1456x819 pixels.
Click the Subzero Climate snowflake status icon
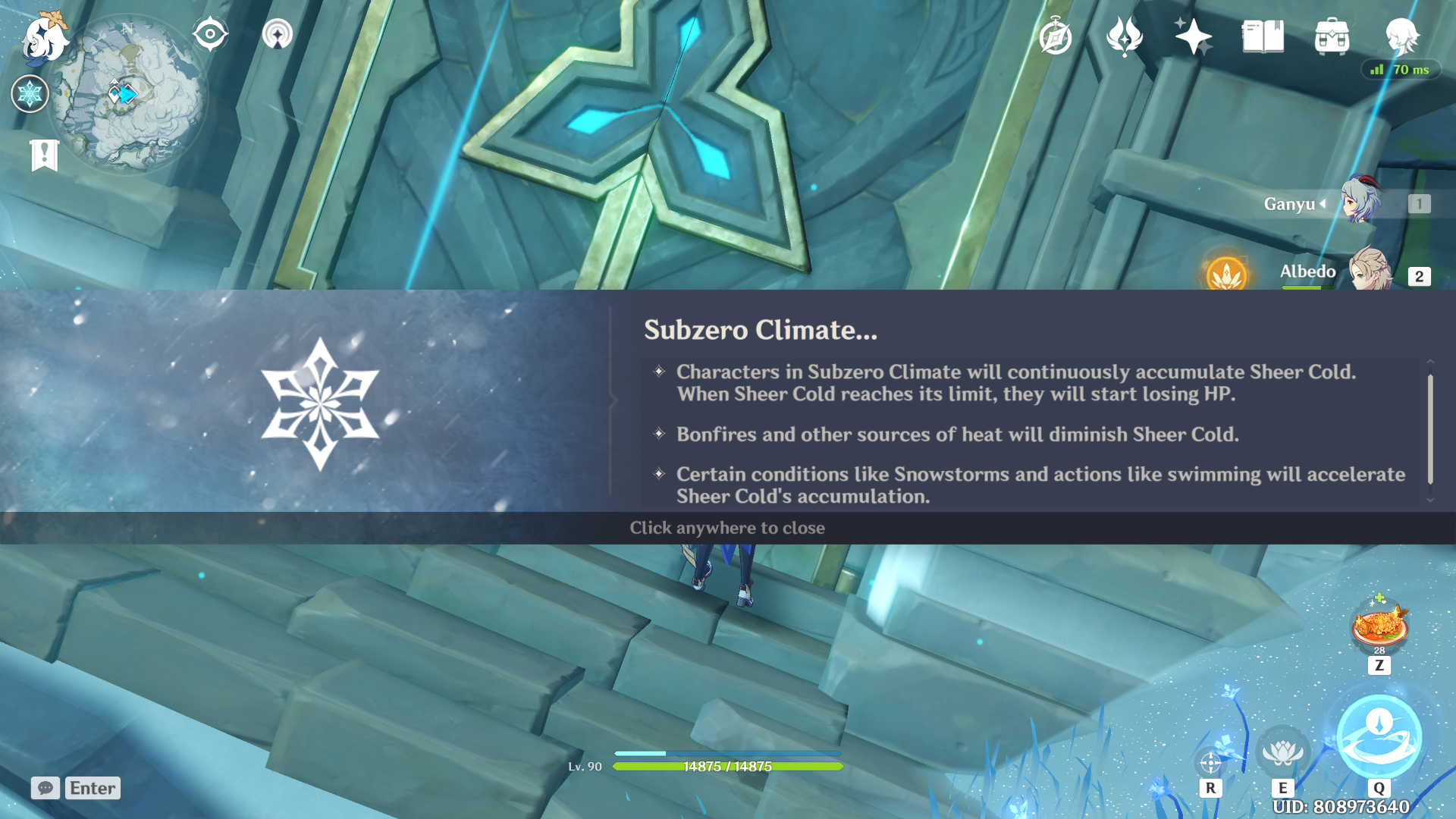30,94
